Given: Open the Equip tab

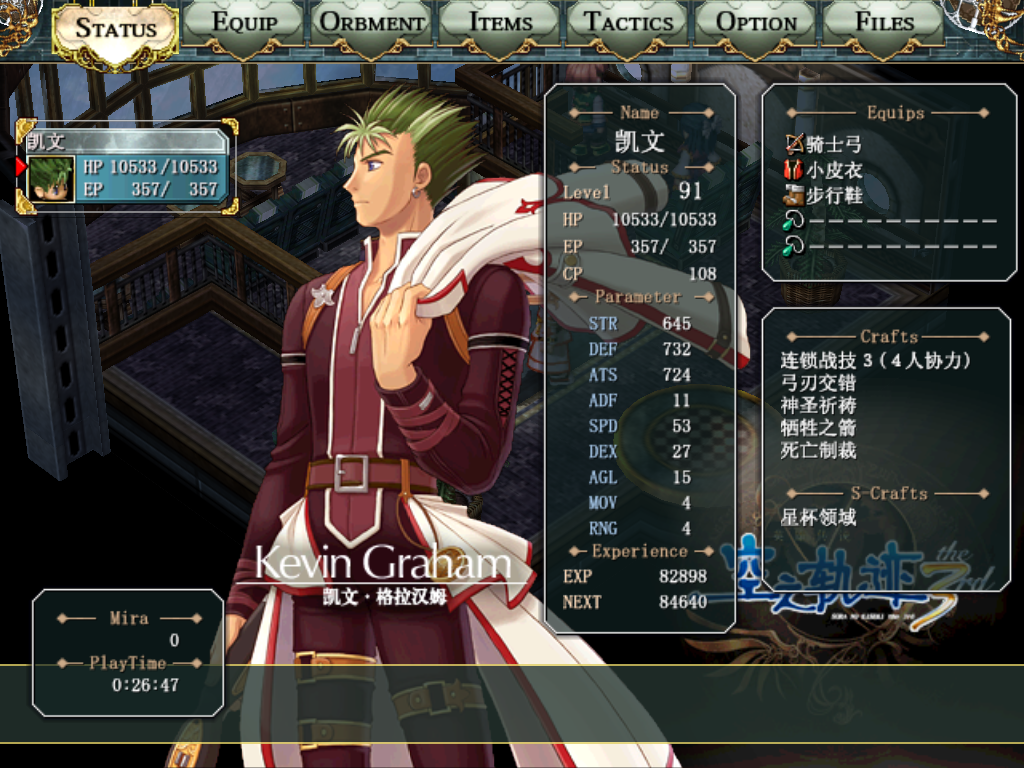Looking at the screenshot, I should [245, 22].
